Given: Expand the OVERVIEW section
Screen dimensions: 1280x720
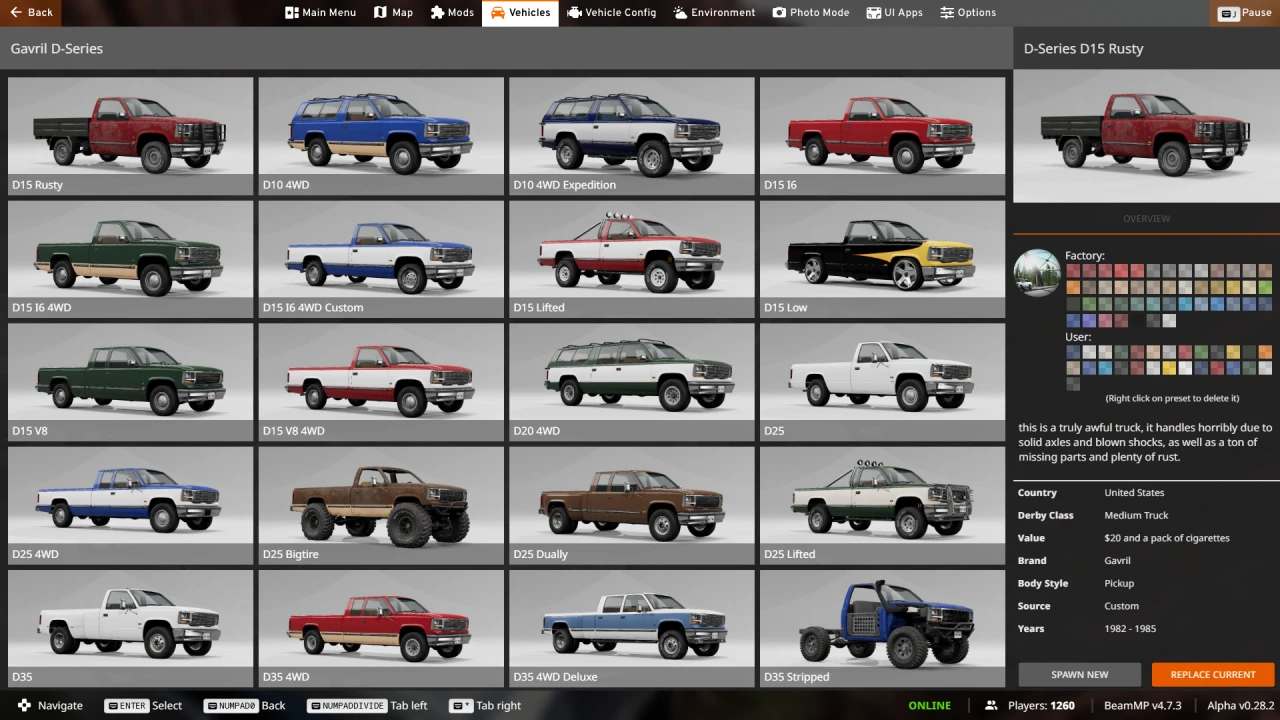Looking at the screenshot, I should point(1146,218).
